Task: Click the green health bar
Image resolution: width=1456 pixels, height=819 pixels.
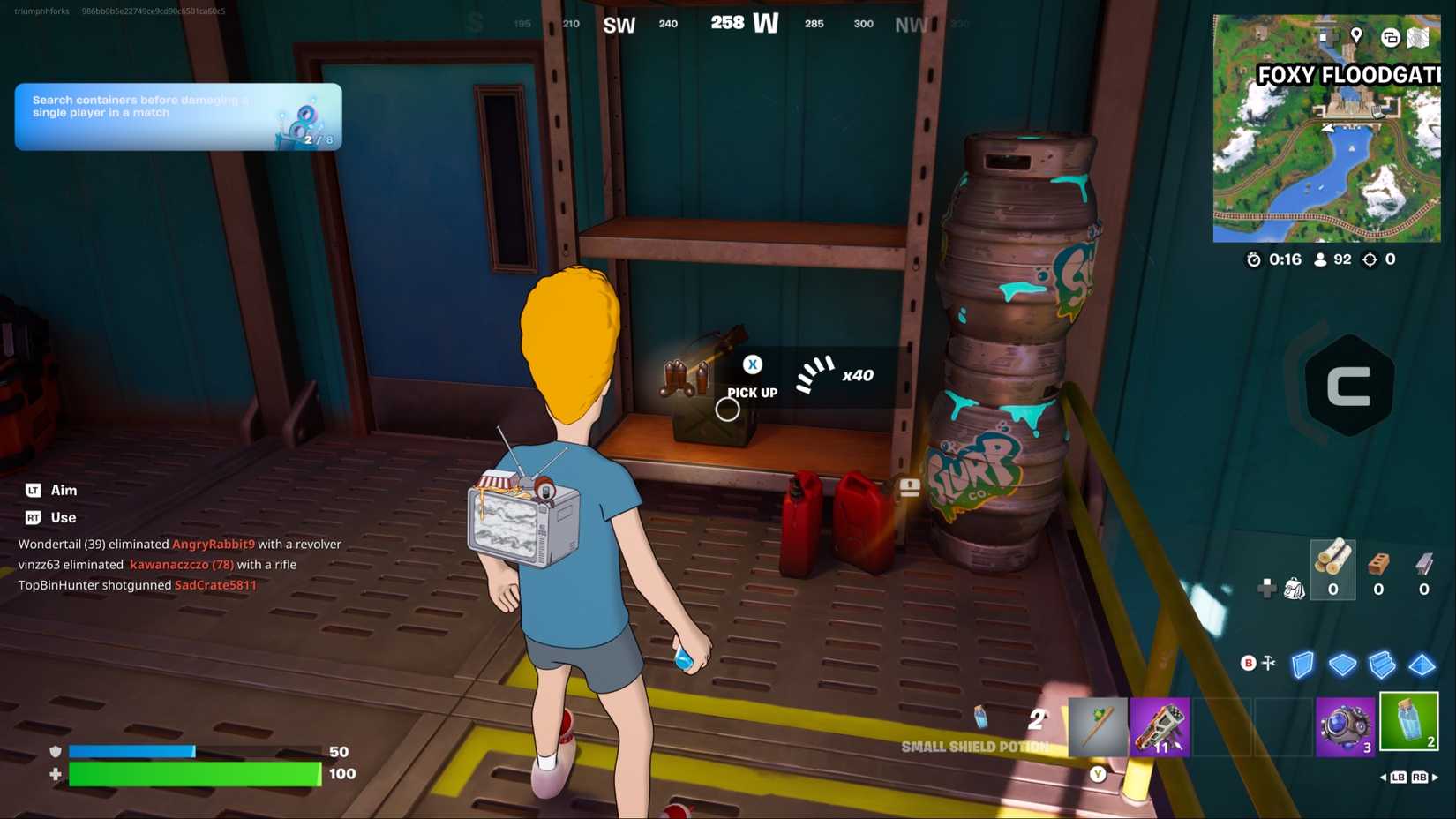Action: [194, 775]
